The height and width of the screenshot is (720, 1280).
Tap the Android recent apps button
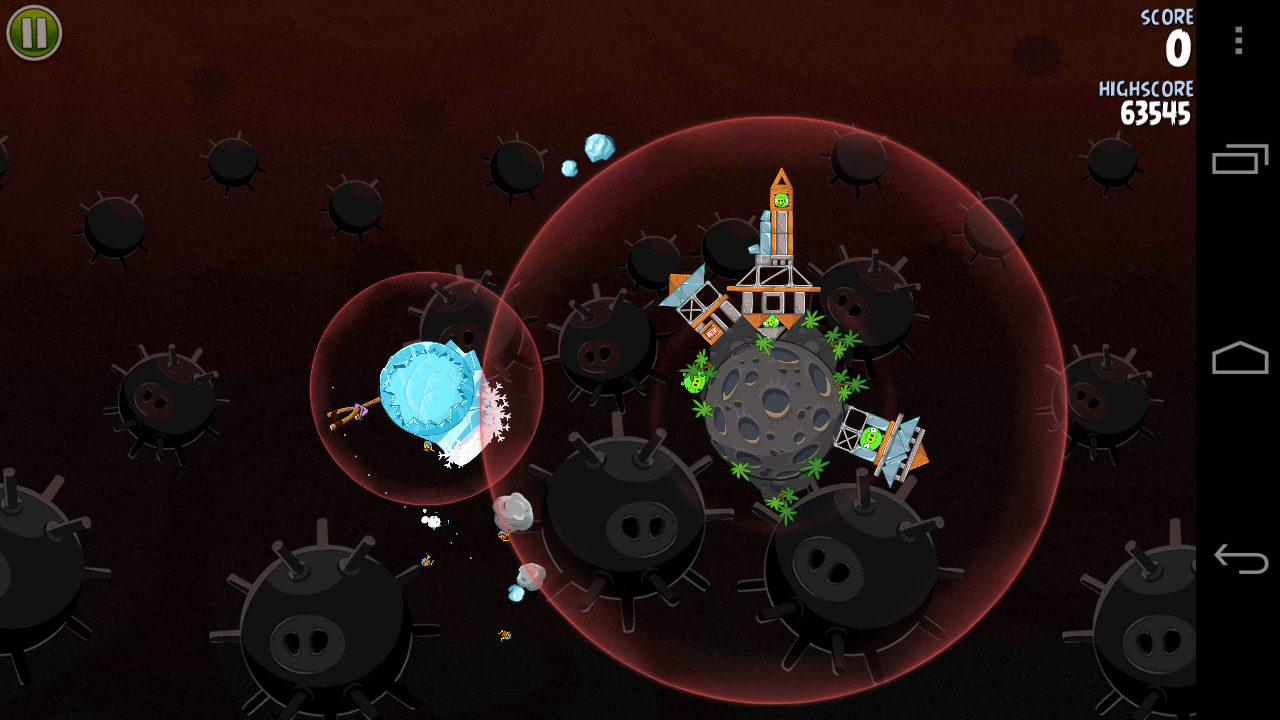[x=1240, y=159]
